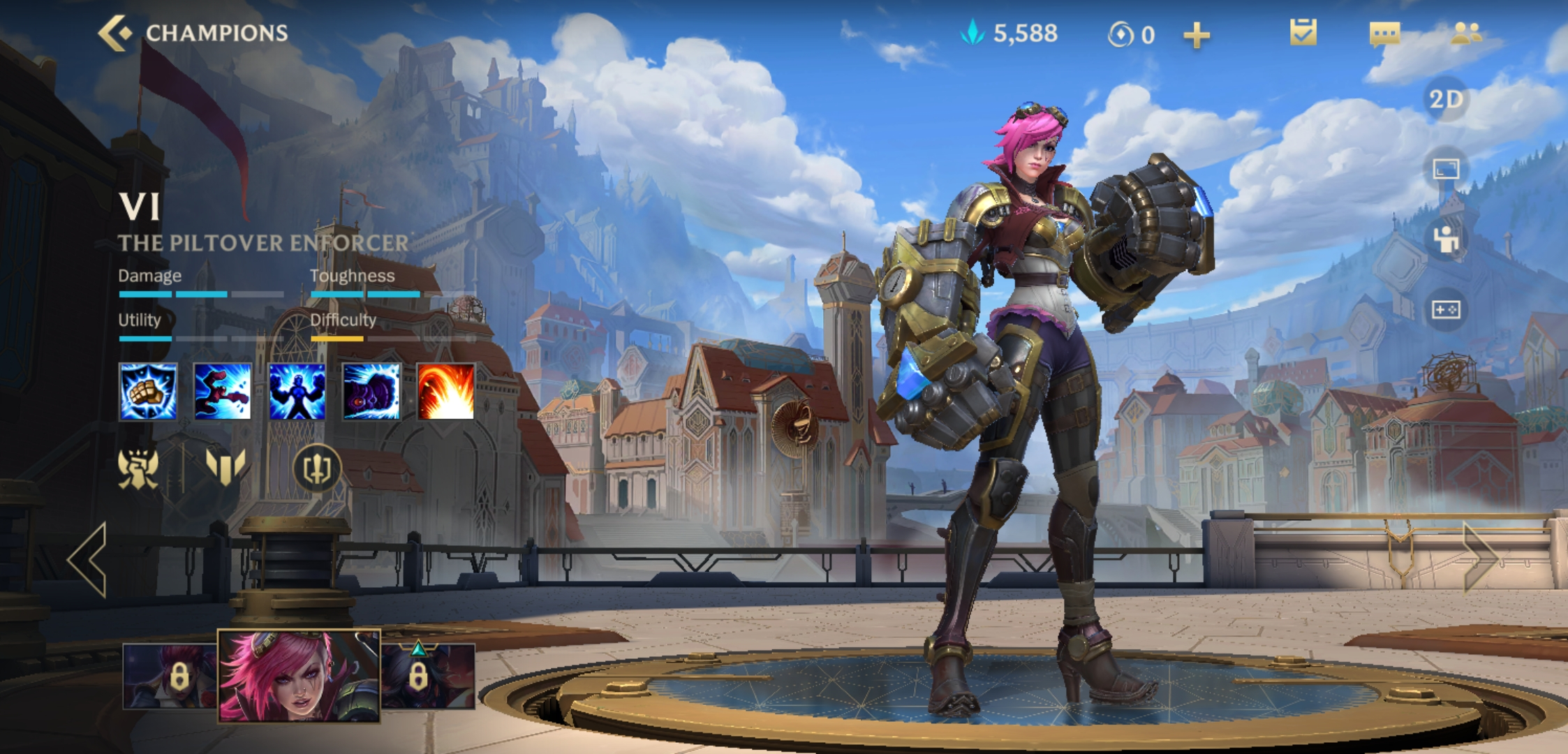Open the circular sword-and-shield role icon

tap(316, 468)
